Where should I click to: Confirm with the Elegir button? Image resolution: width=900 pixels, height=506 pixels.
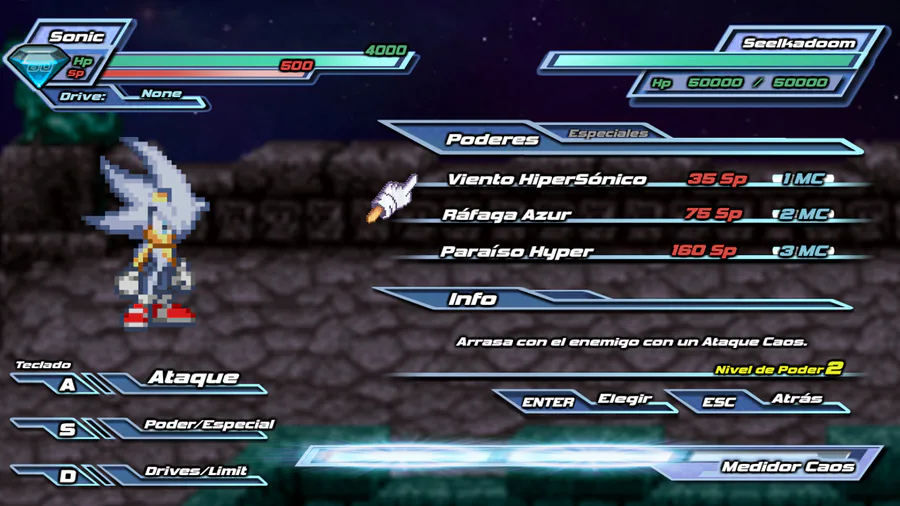click(624, 399)
